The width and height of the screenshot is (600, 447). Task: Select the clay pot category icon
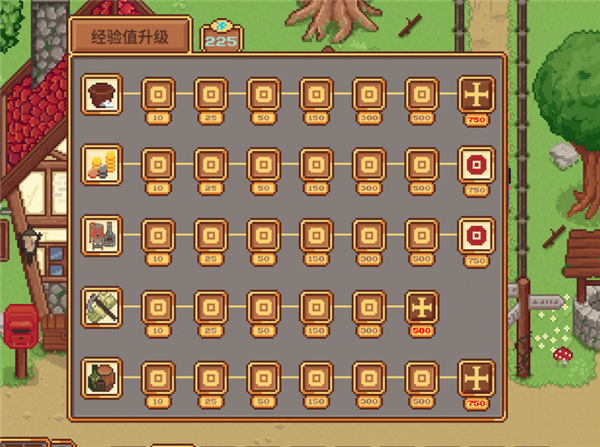[102, 94]
